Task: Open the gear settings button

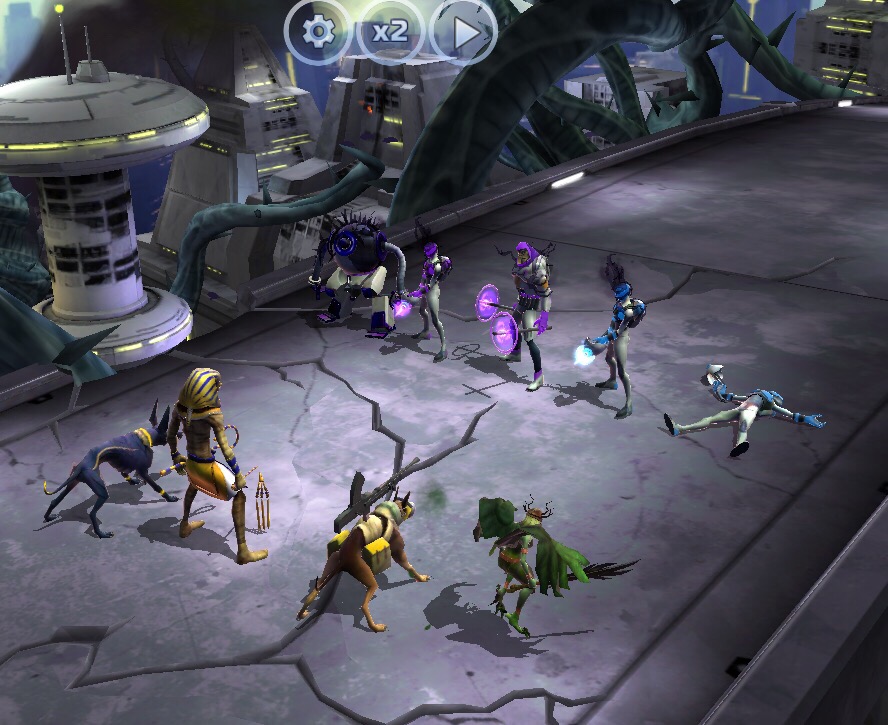Action: [318, 31]
